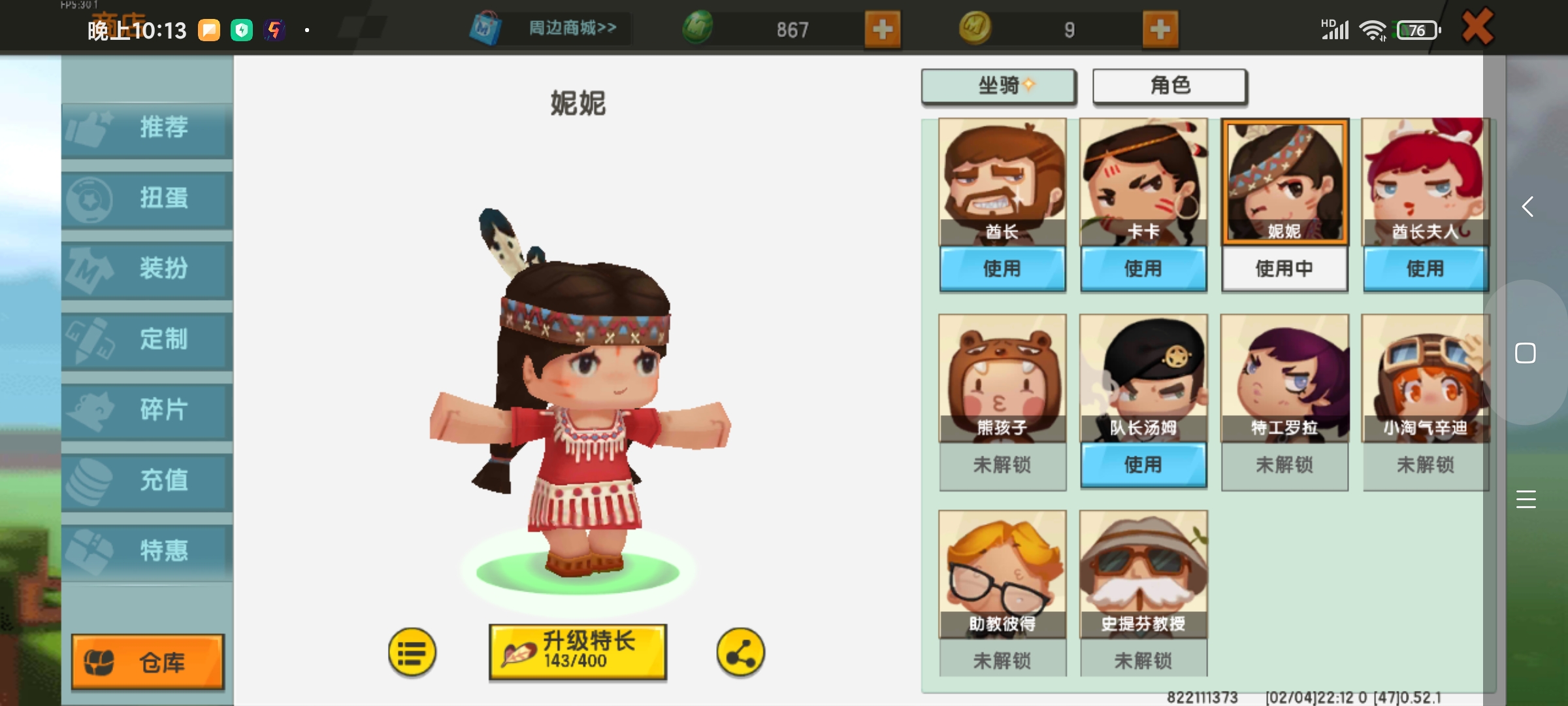Open the 仓库 warehouse

pyautogui.click(x=146, y=662)
